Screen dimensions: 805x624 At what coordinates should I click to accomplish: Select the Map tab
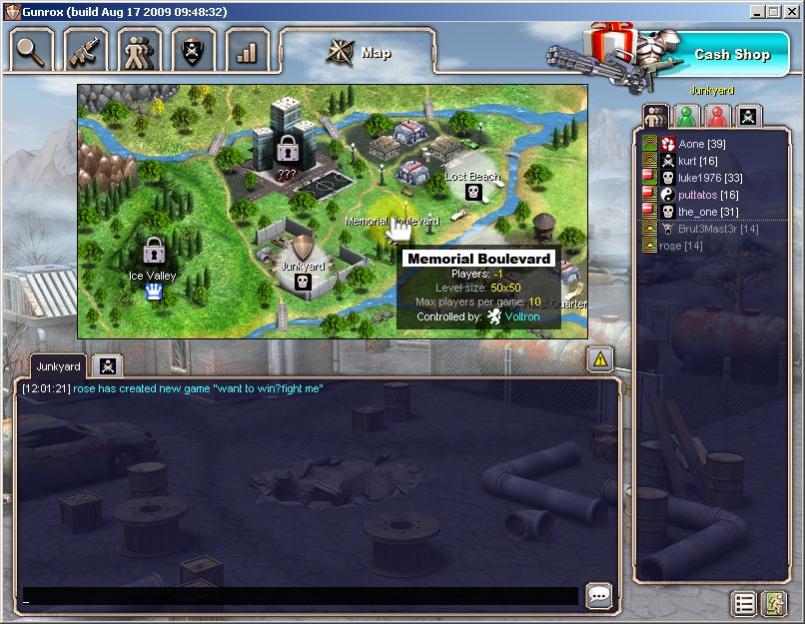pos(358,52)
